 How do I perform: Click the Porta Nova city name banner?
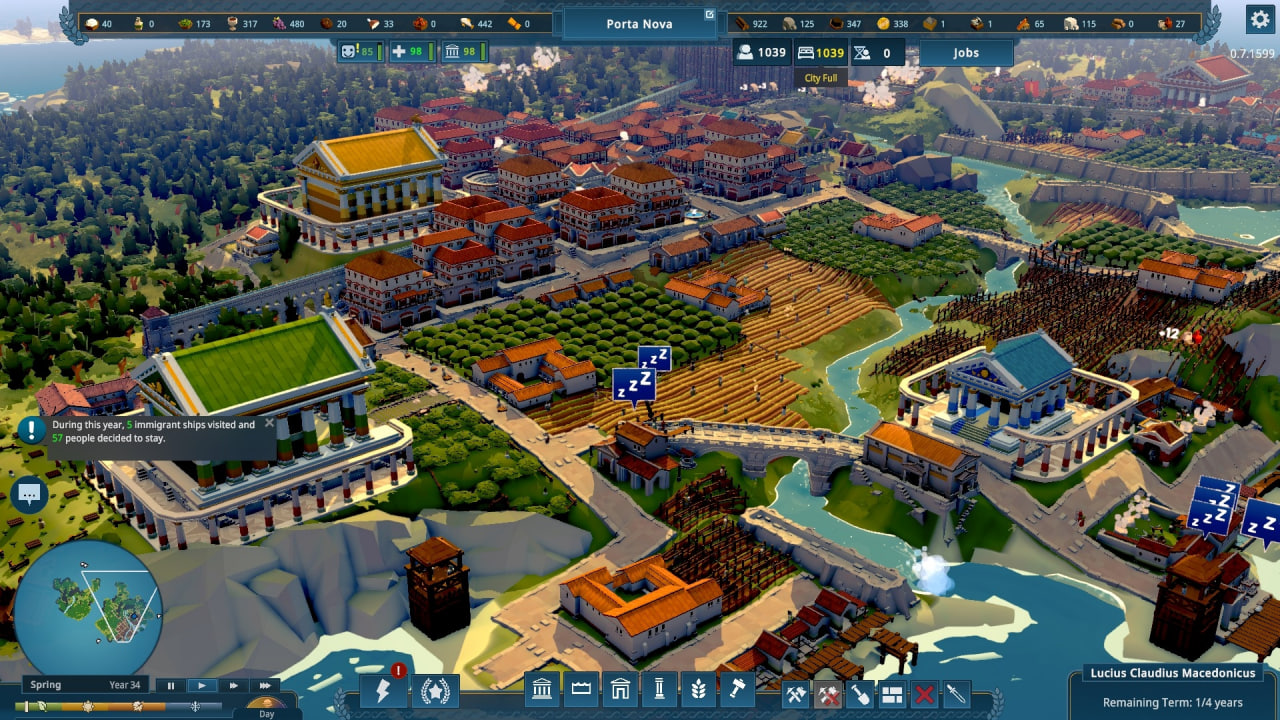tap(639, 23)
